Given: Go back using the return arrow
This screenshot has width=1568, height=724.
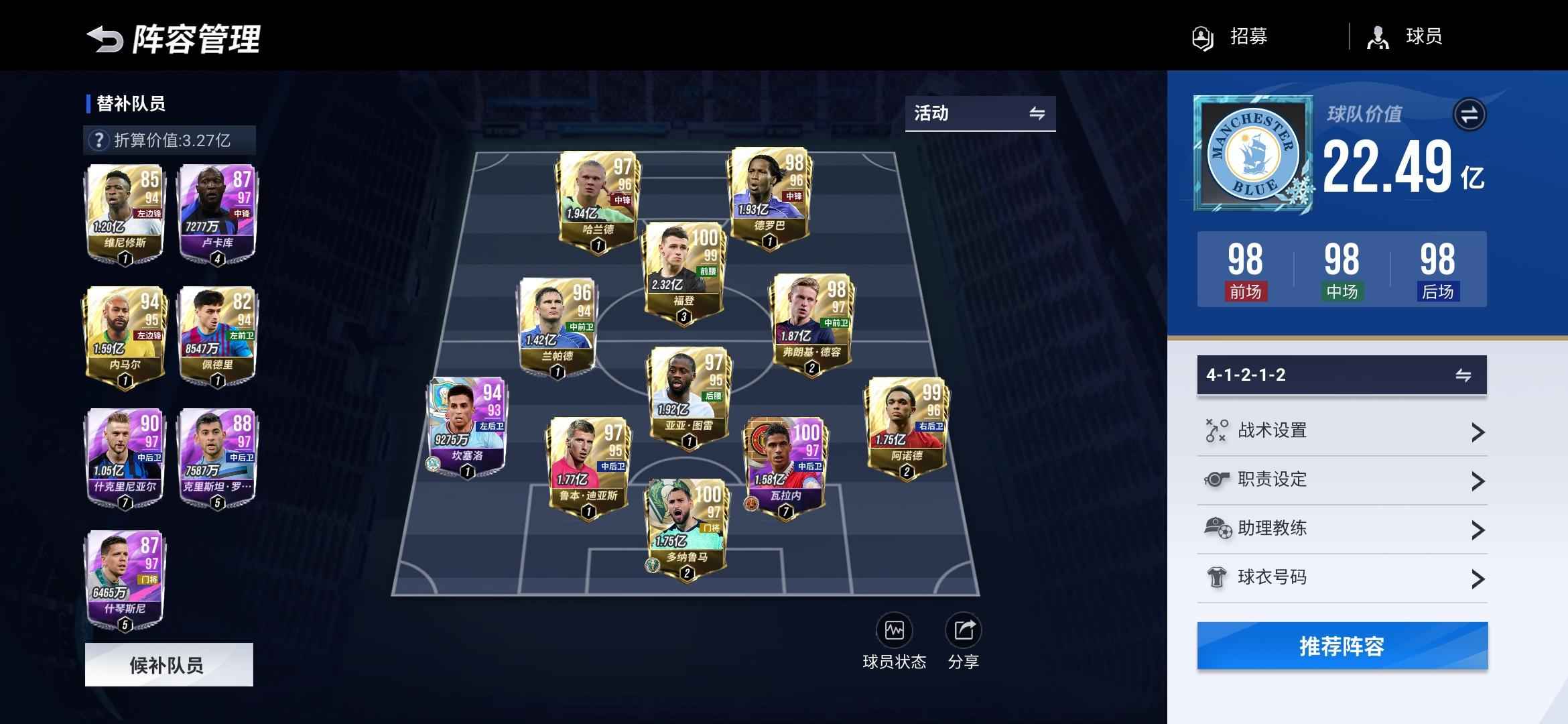Looking at the screenshot, I should click(x=105, y=39).
